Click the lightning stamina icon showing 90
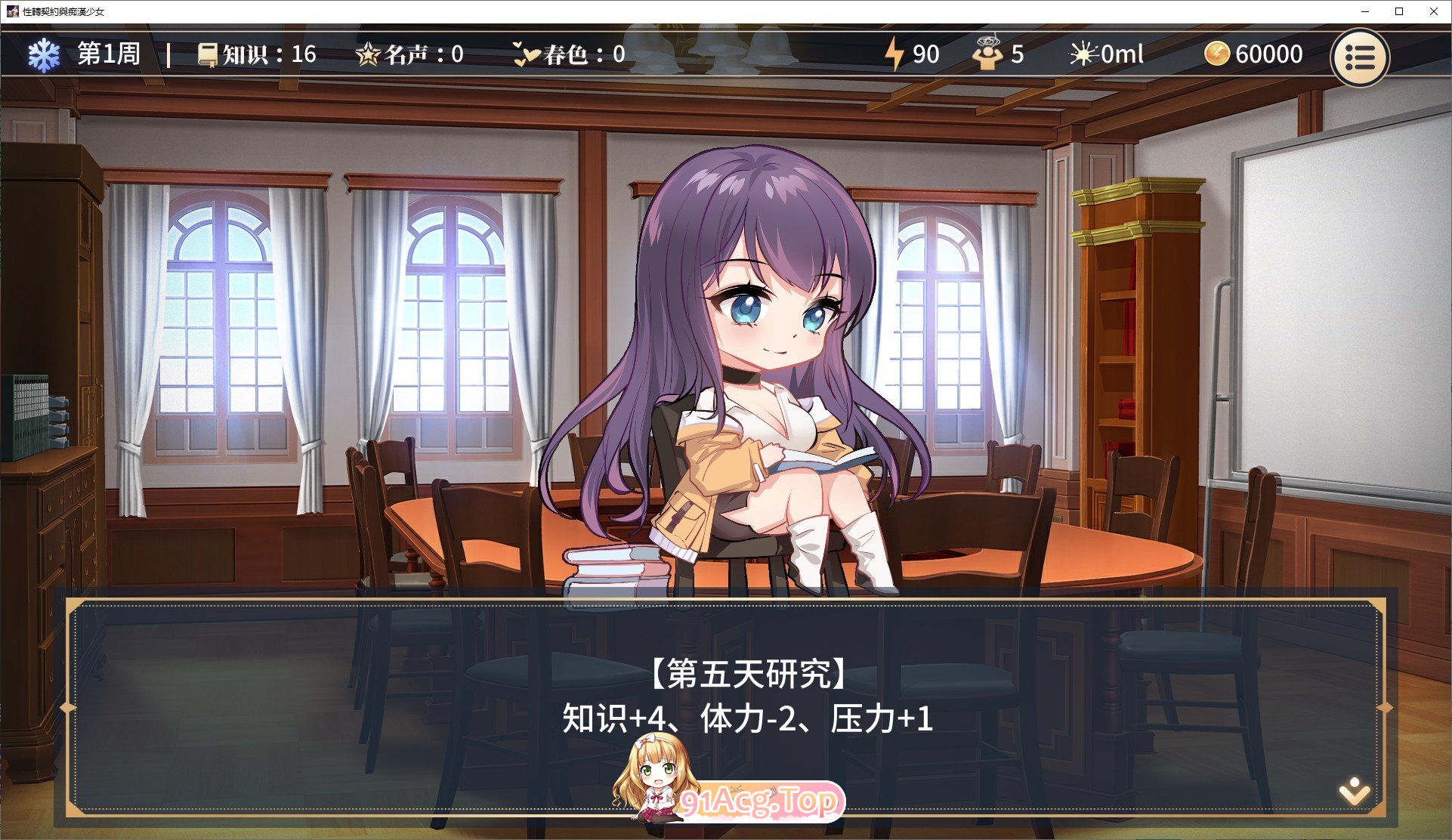The height and width of the screenshot is (840, 1452). coord(895,54)
